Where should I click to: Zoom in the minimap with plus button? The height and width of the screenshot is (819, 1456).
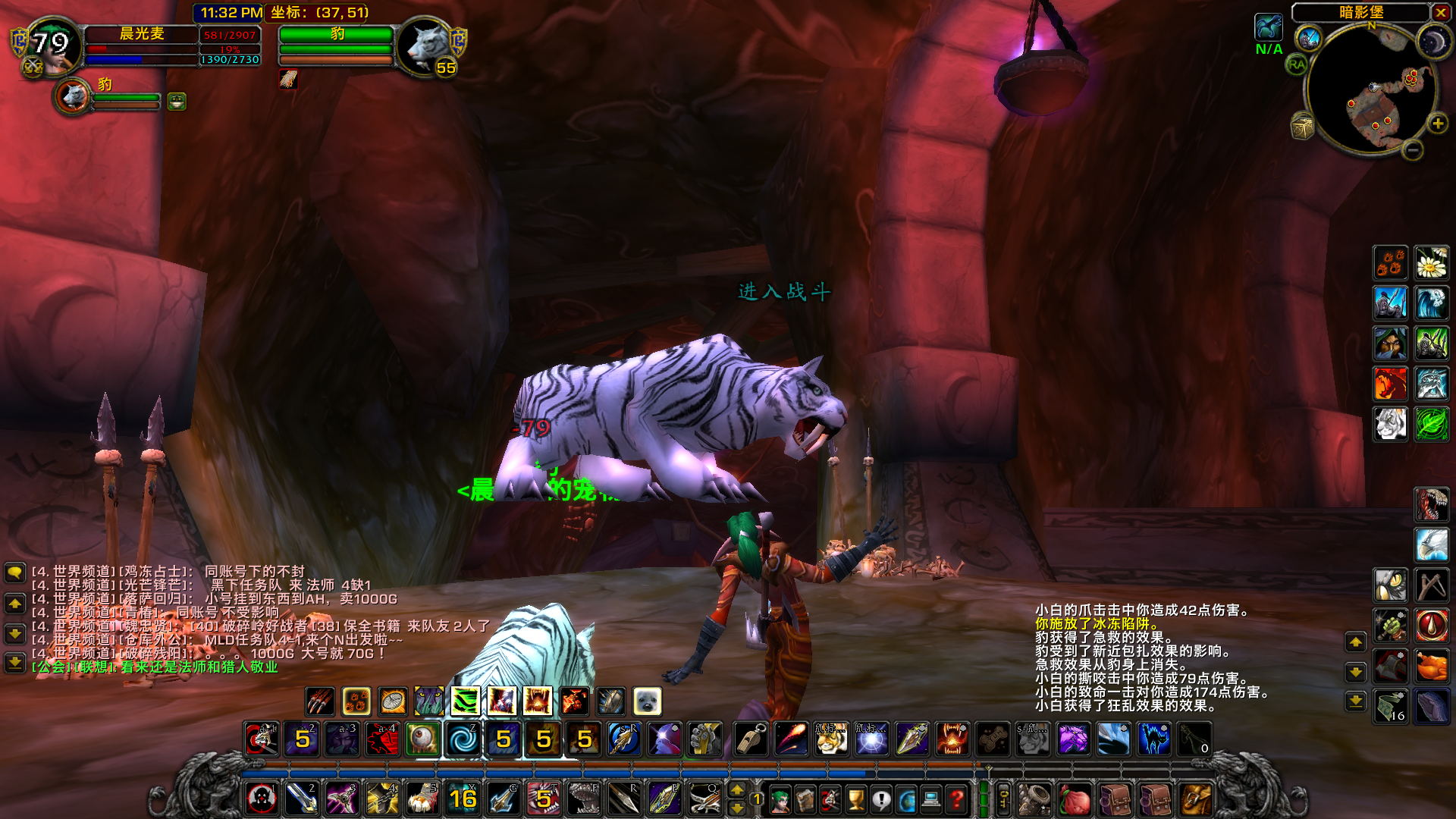(1437, 124)
